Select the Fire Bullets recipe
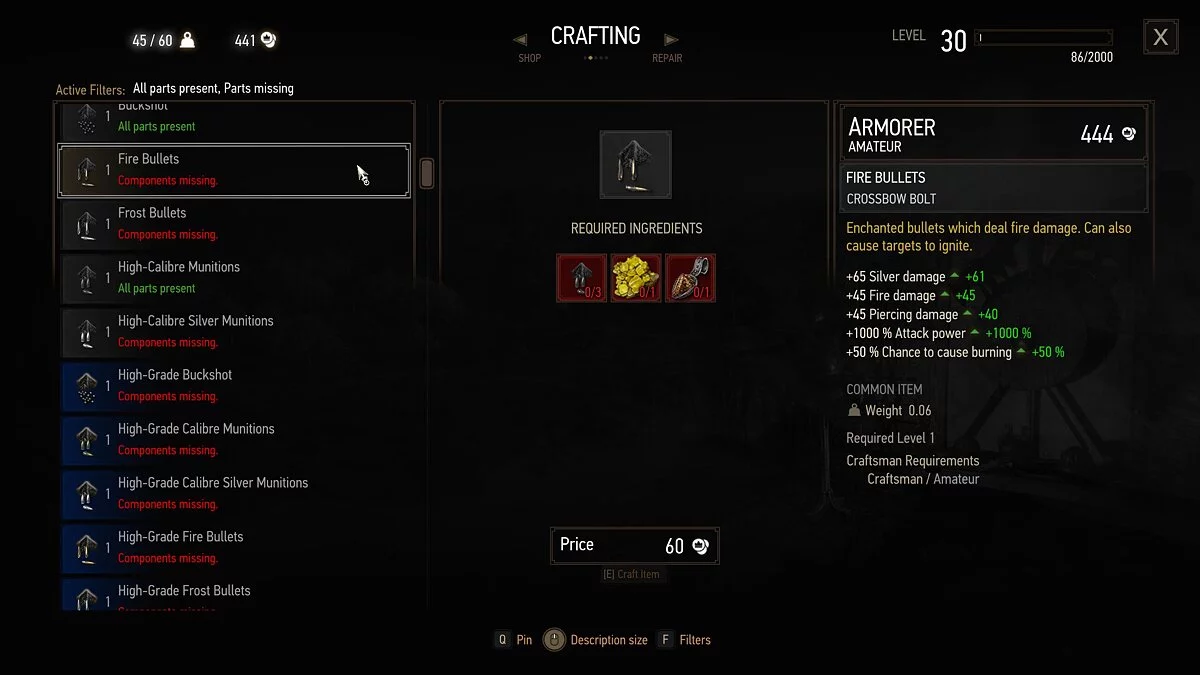1200x675 pixels. tap(234, 170)
